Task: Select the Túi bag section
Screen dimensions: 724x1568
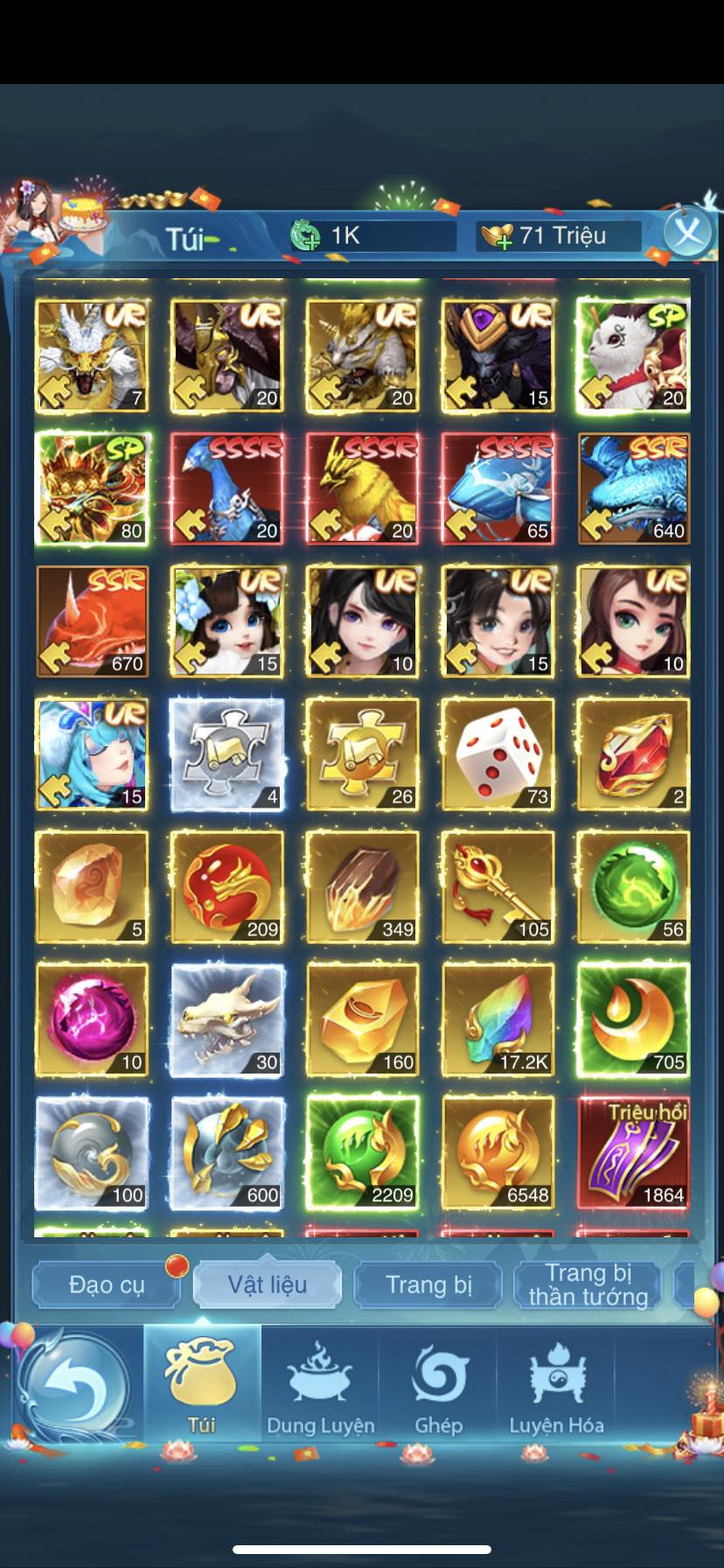Action: [202, 1385]
